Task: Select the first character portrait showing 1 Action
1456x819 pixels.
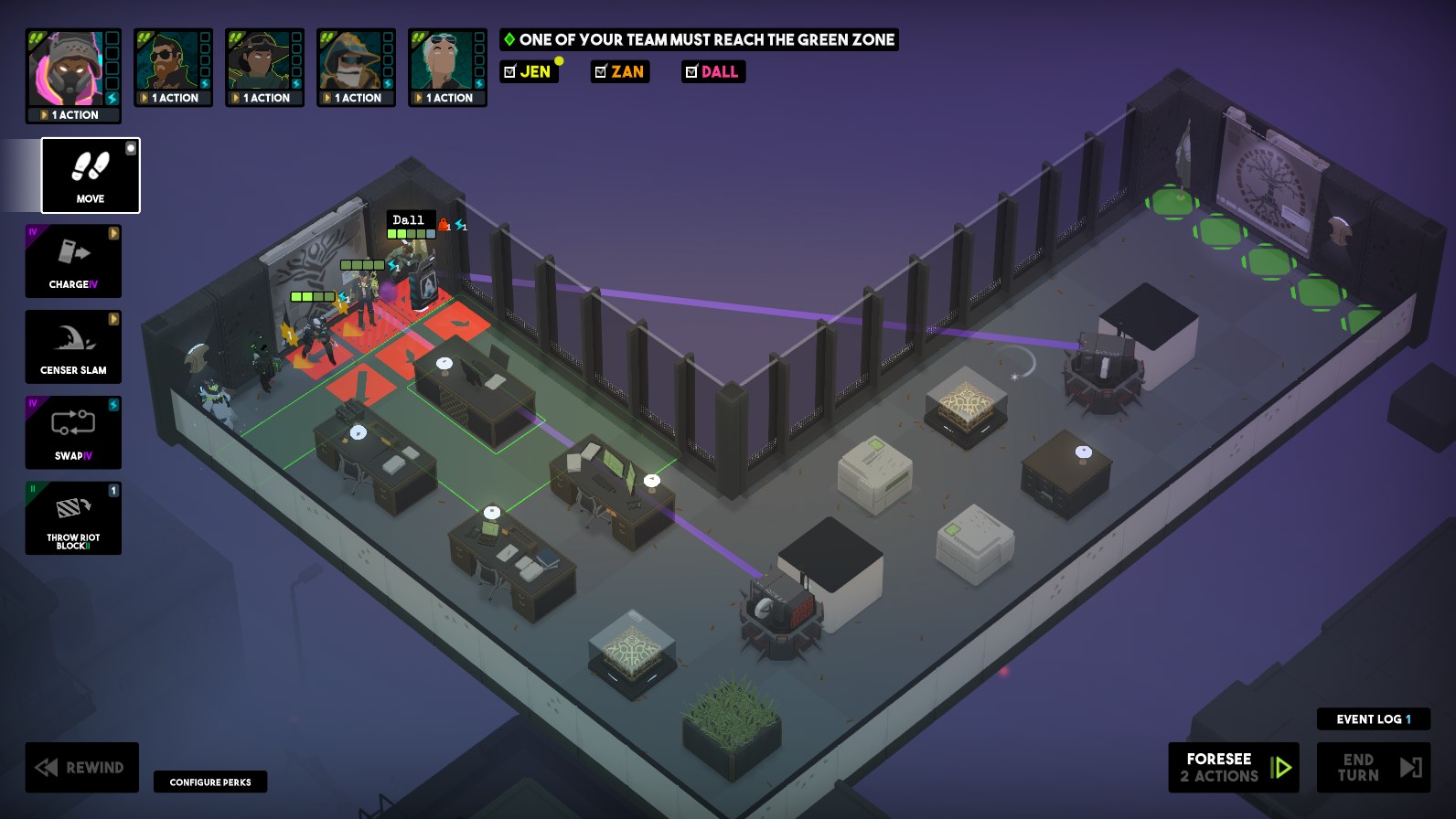Action: (73, 69)
